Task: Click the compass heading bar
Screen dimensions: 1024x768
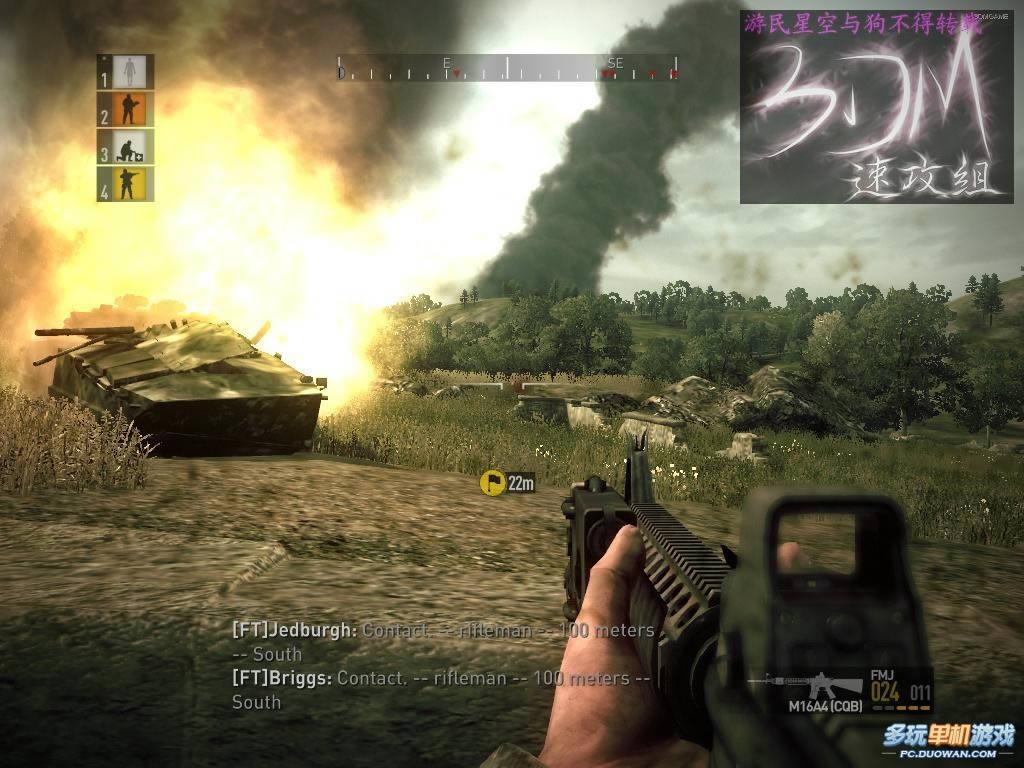Action: tap(508, 69)
